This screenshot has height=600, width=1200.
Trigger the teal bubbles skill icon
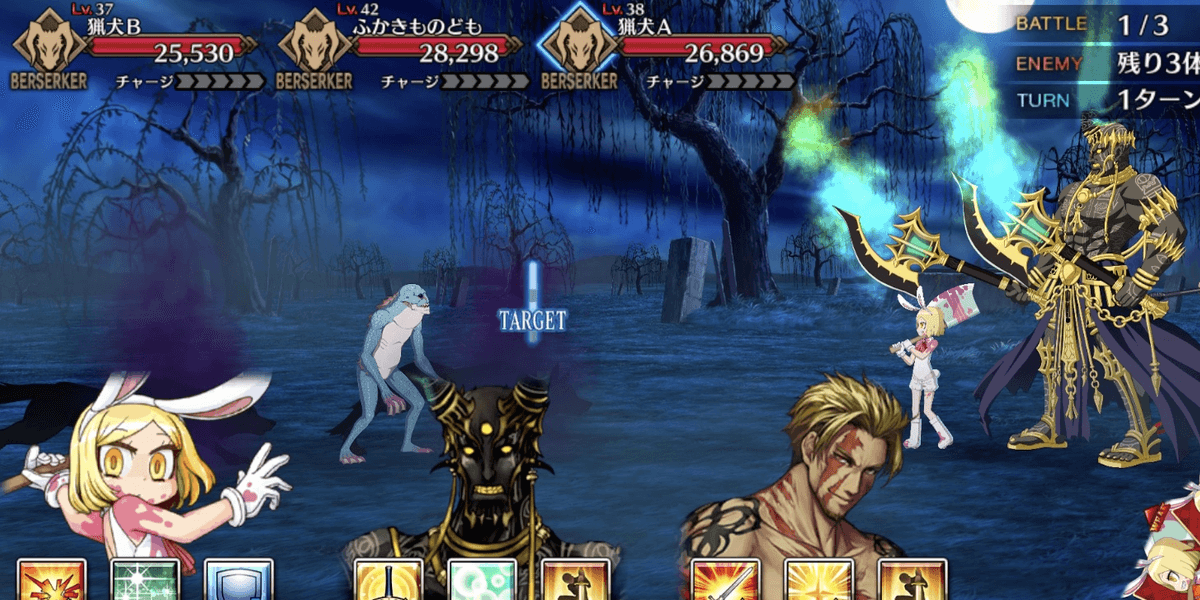[482, 580]
